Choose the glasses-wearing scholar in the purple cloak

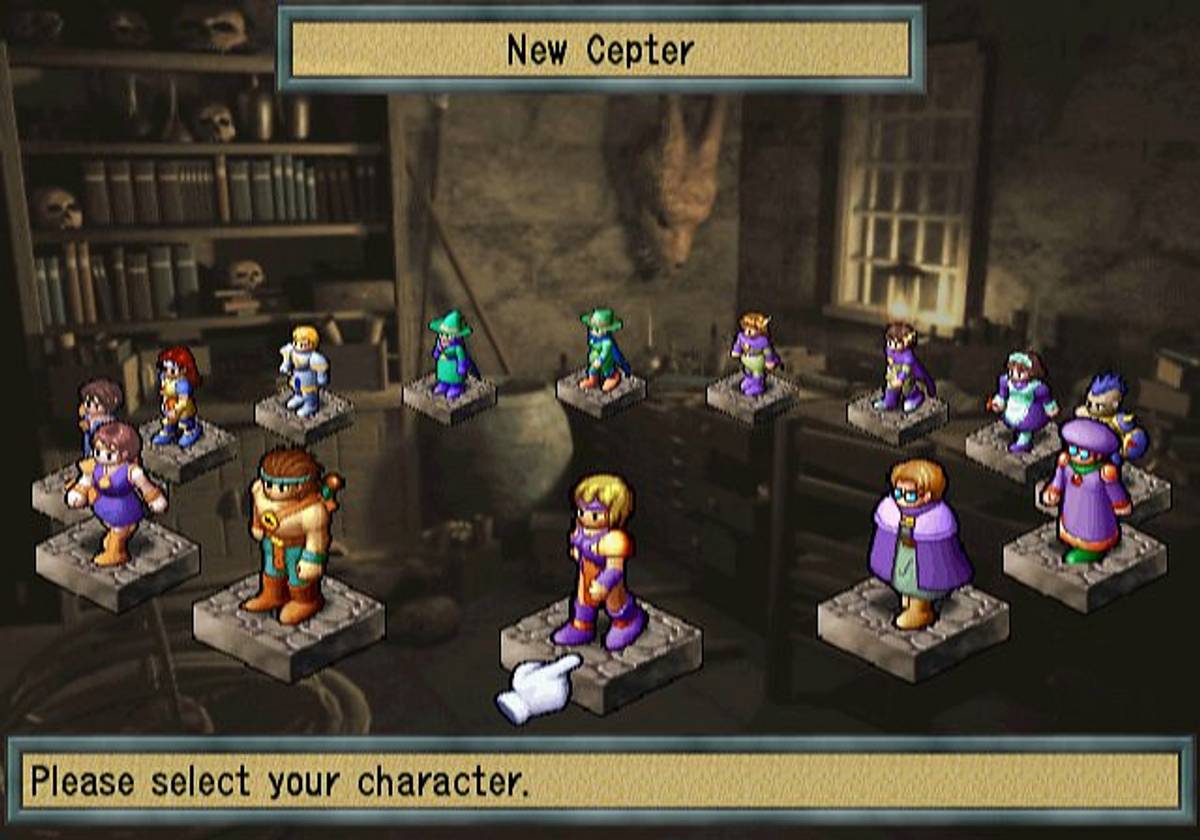pyautogui.click(x=916, y=542)
